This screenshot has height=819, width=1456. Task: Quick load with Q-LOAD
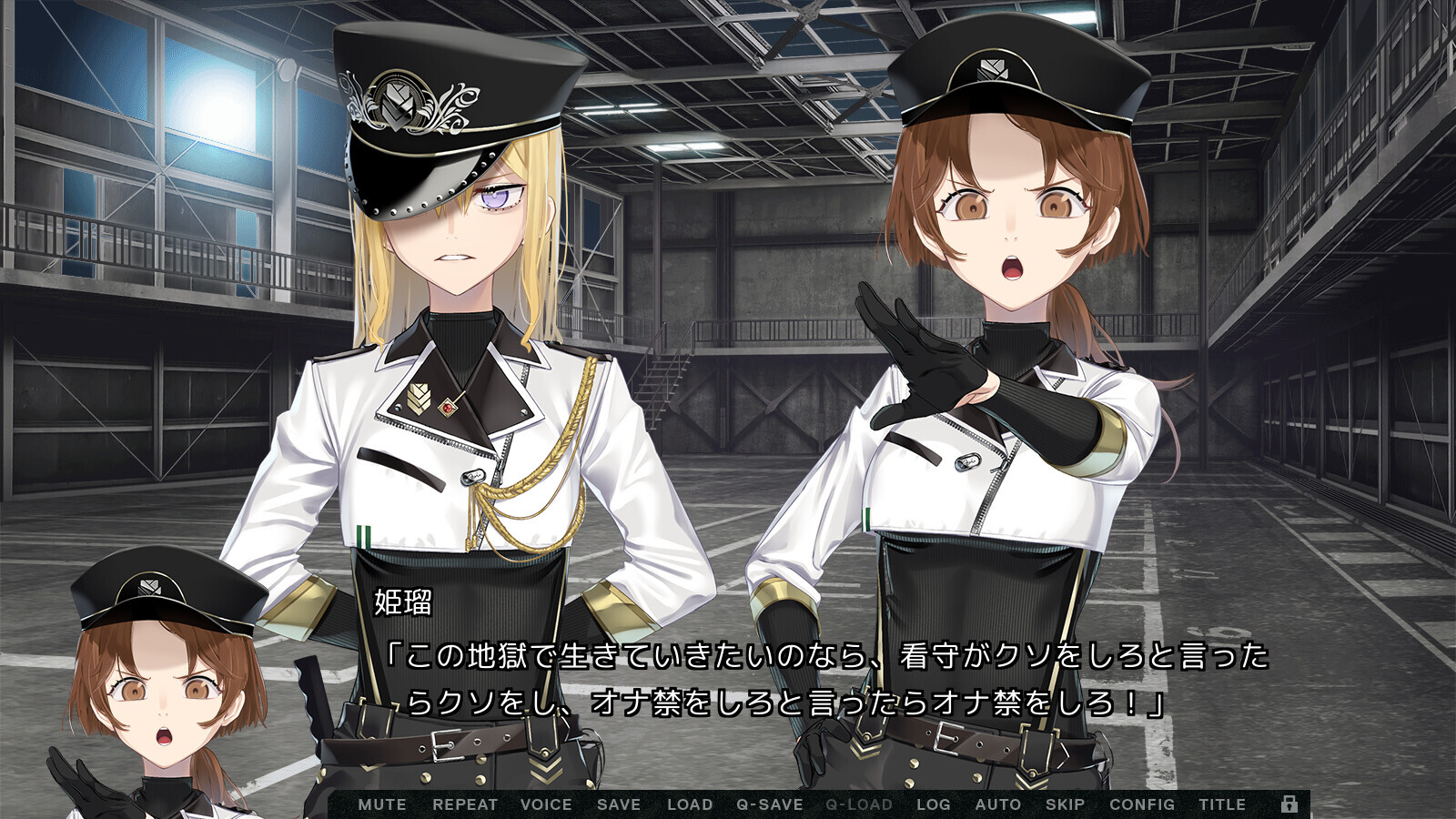click(859, 804)
